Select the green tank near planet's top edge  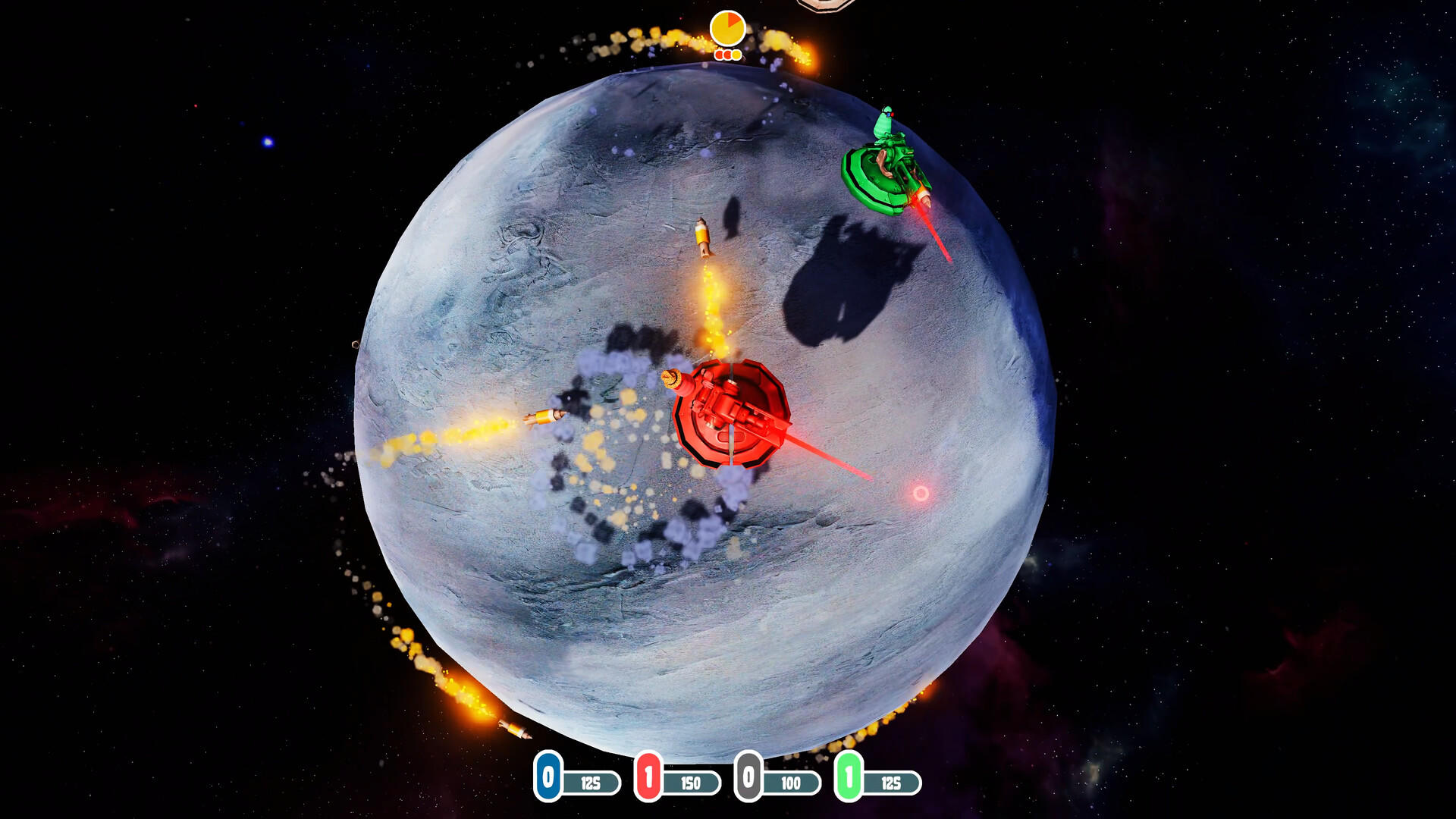click(887, 174)
